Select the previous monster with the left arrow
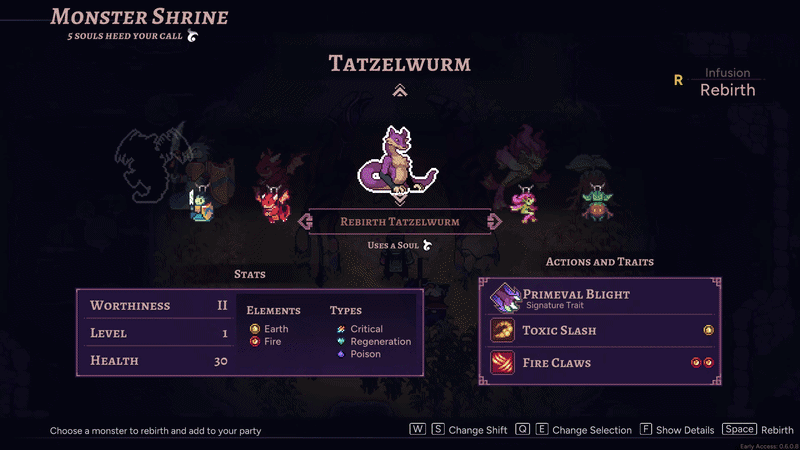 point(304,221)
